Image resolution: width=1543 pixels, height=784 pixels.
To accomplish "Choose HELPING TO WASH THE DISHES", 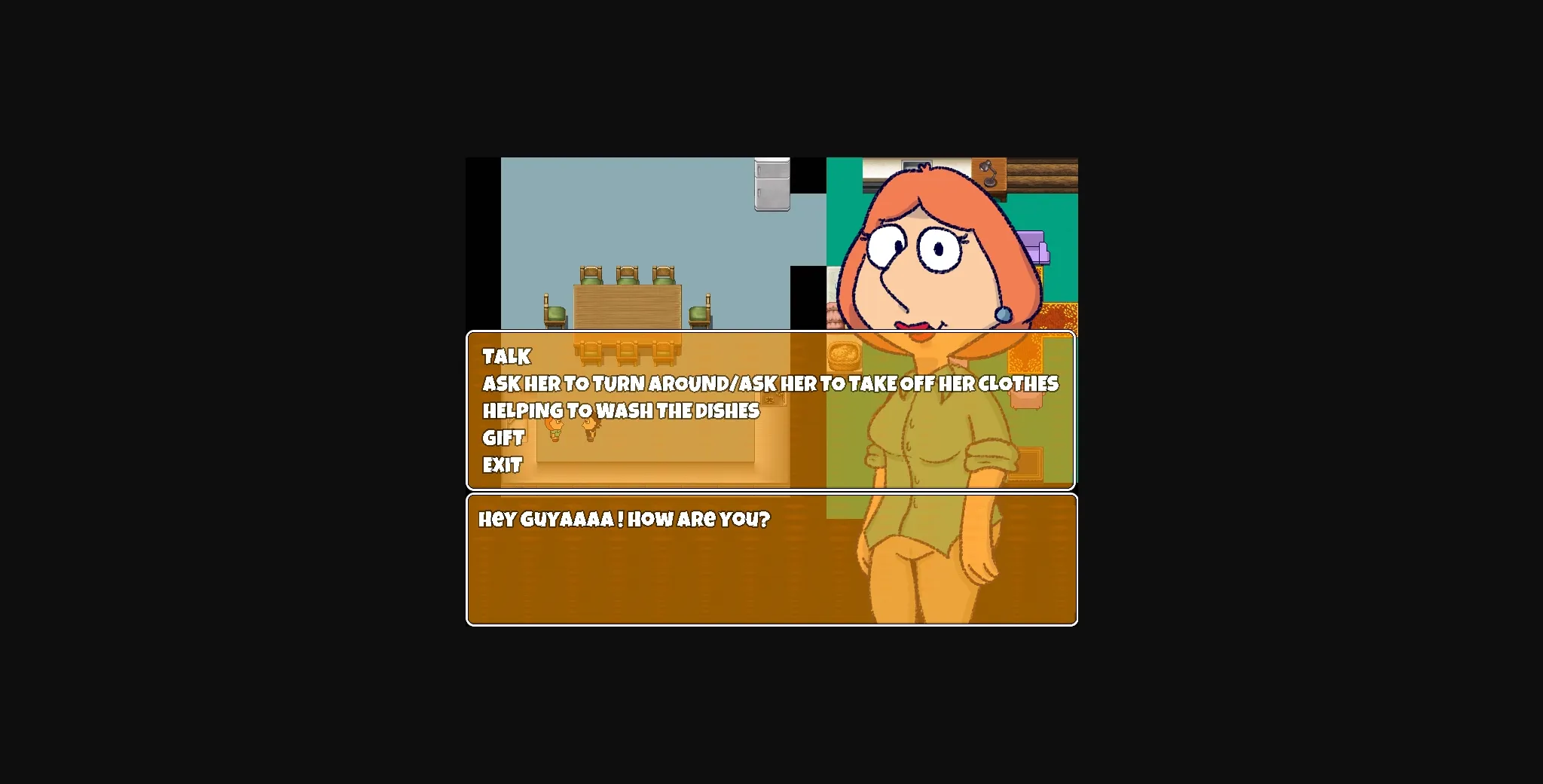I will click(620, 410).
